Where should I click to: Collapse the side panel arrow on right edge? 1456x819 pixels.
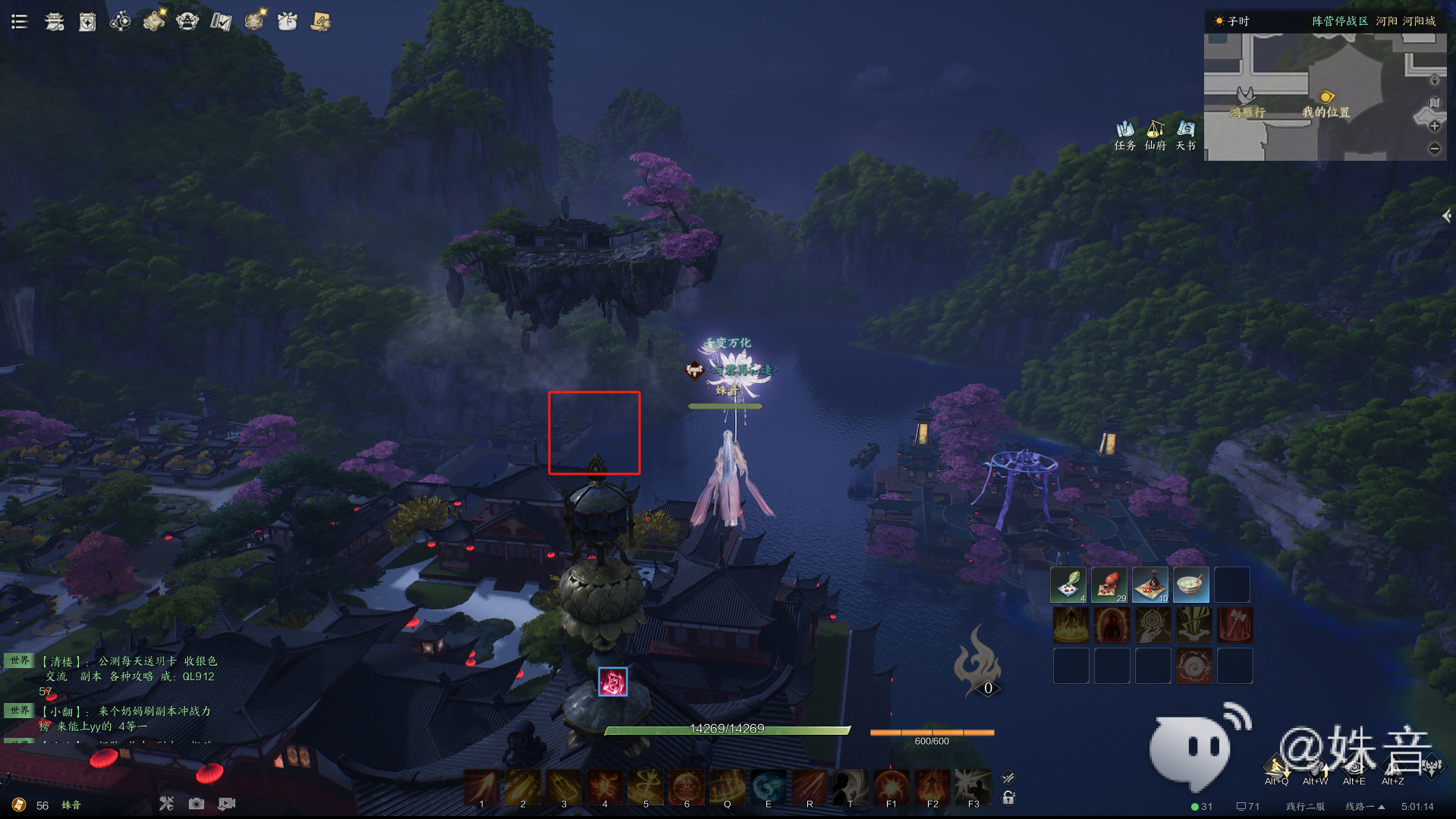[x=1446, y=216]
